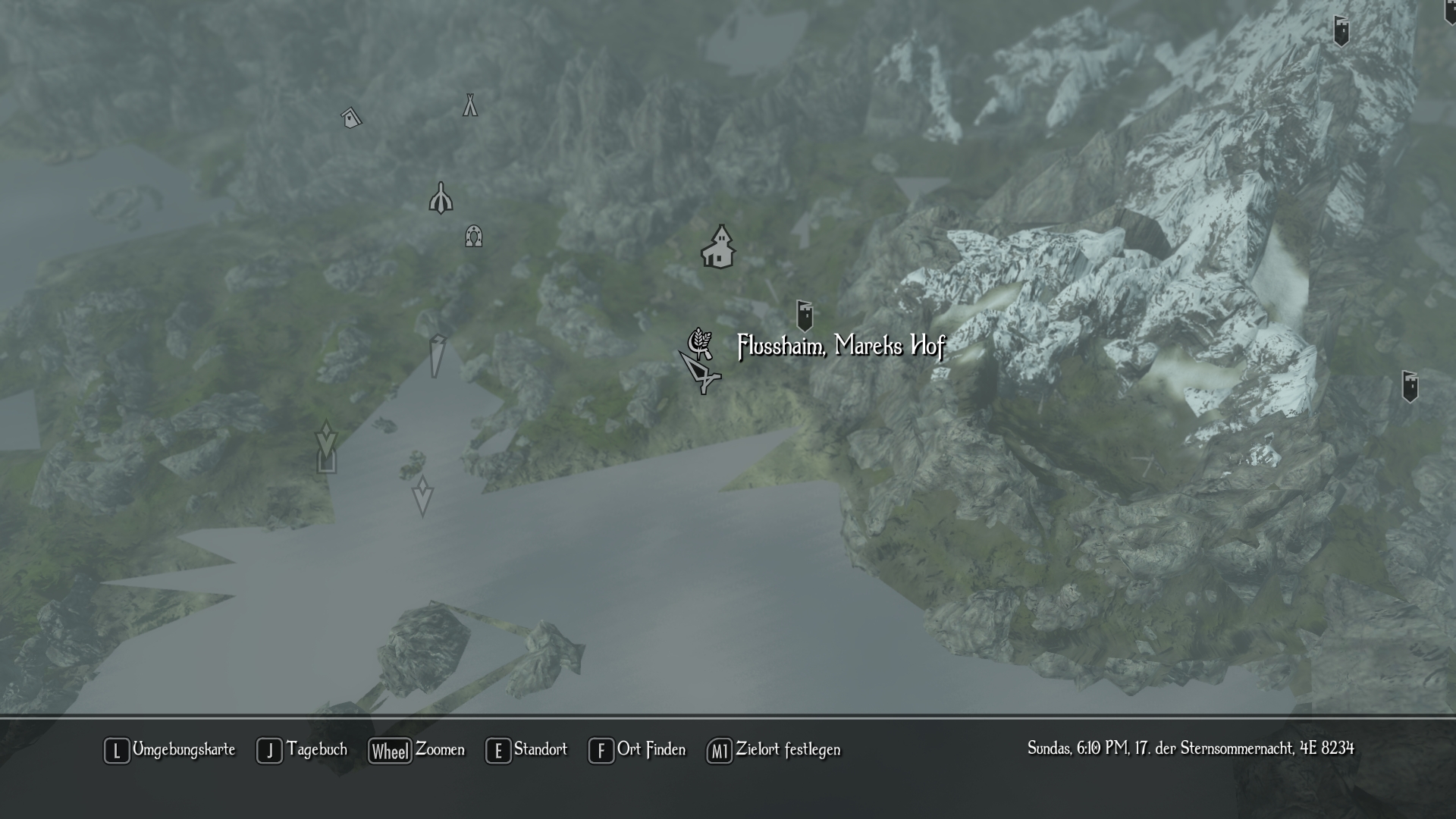The height and width of the screenshot is (819, 1456).
Task: Select the tent camp map marker
Action: coord(470,105)
